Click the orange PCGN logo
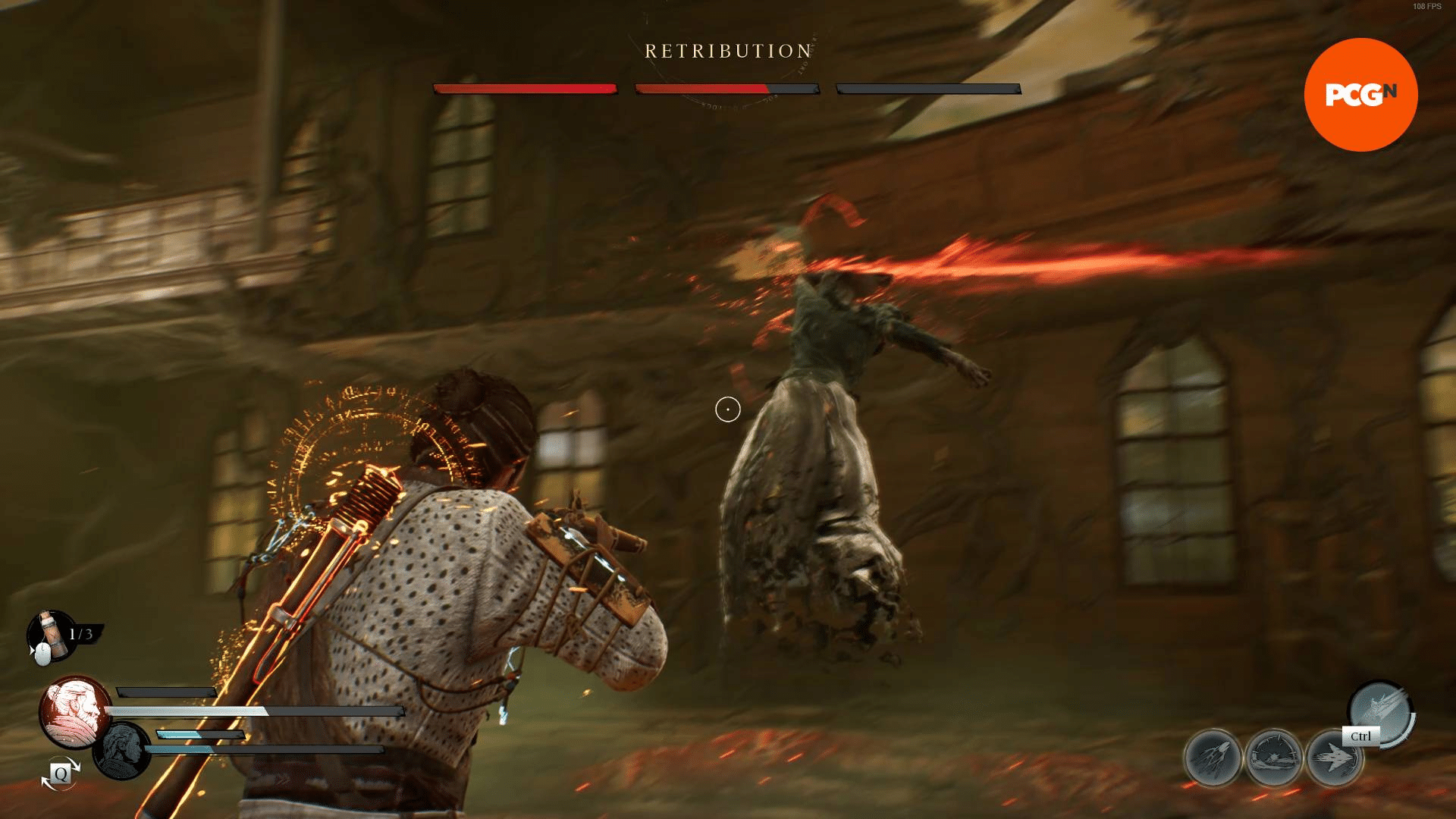Screen dimensions: 1456x819 point(1360,95)
